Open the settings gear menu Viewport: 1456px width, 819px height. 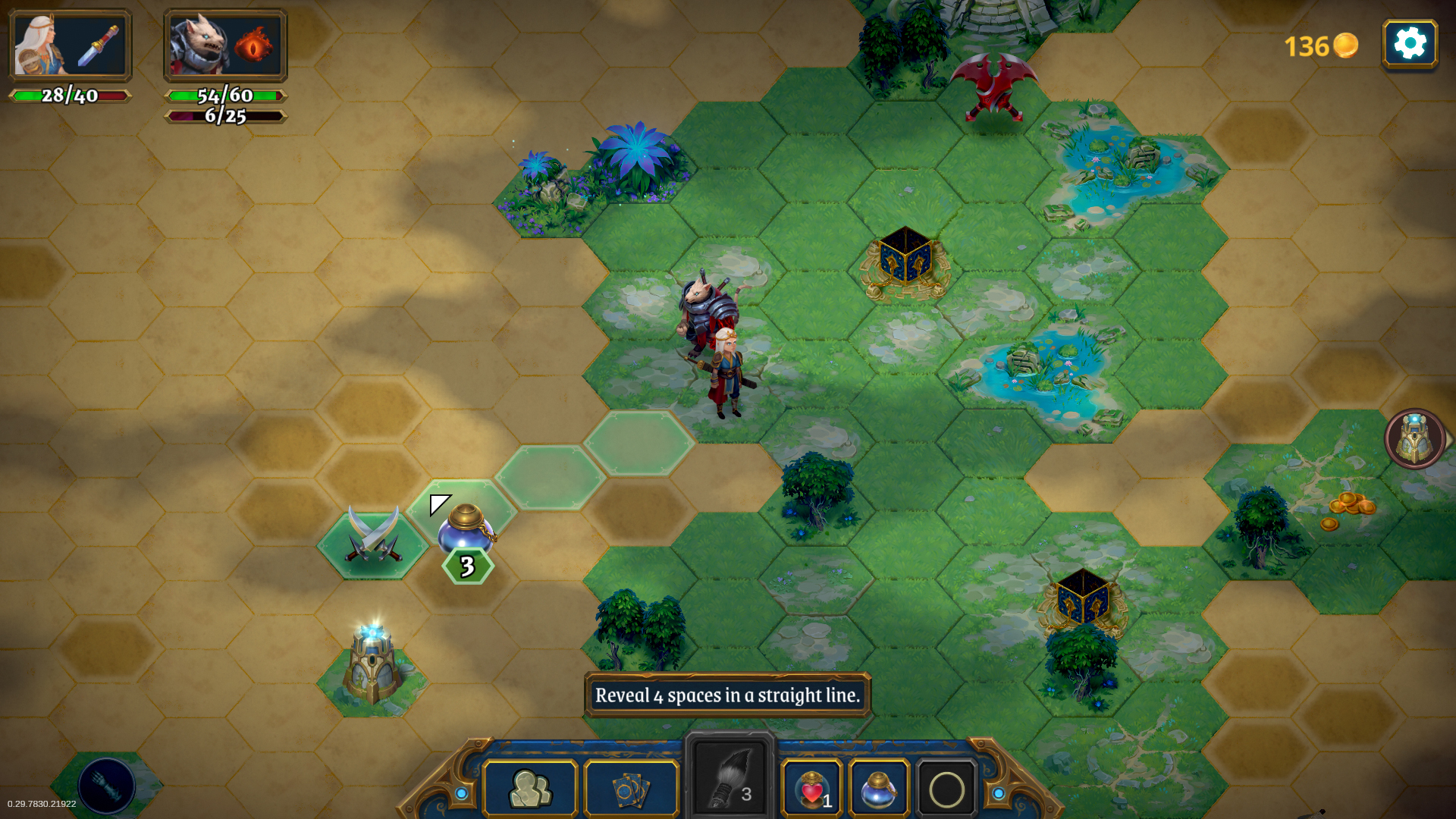click(1410, 44)
